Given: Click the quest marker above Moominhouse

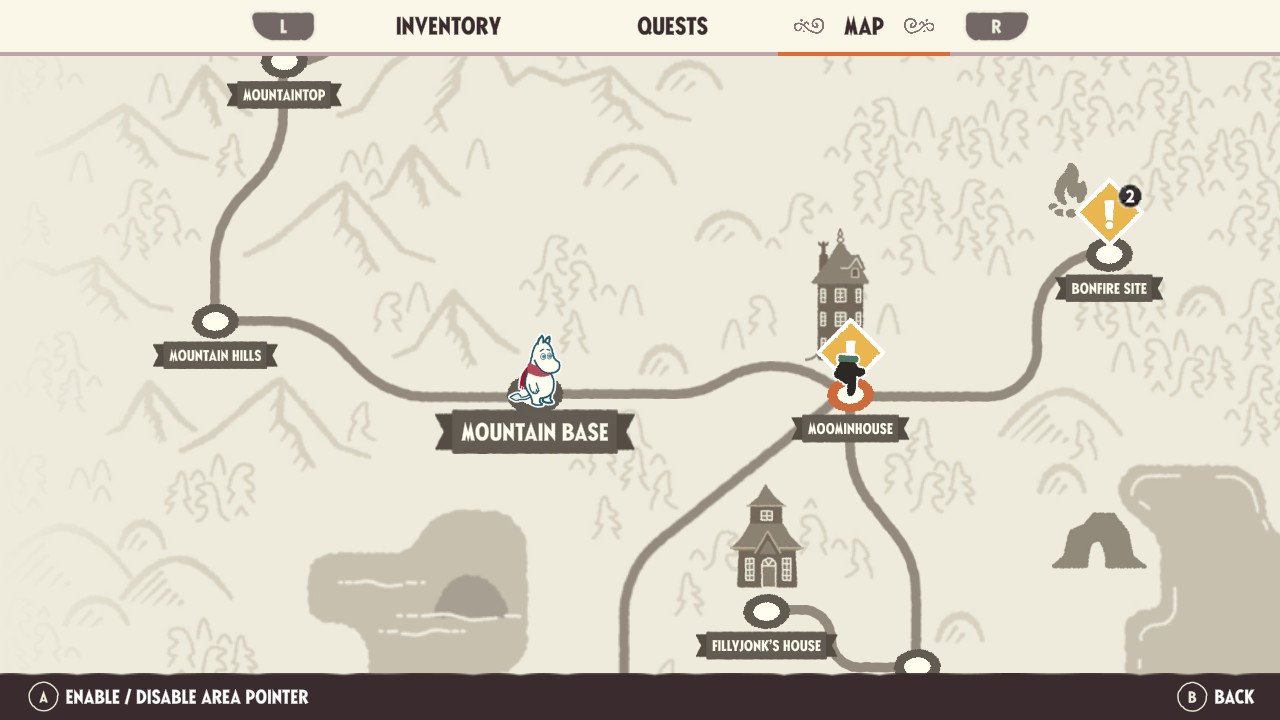Looking at the screenshot, I should 851,348.
